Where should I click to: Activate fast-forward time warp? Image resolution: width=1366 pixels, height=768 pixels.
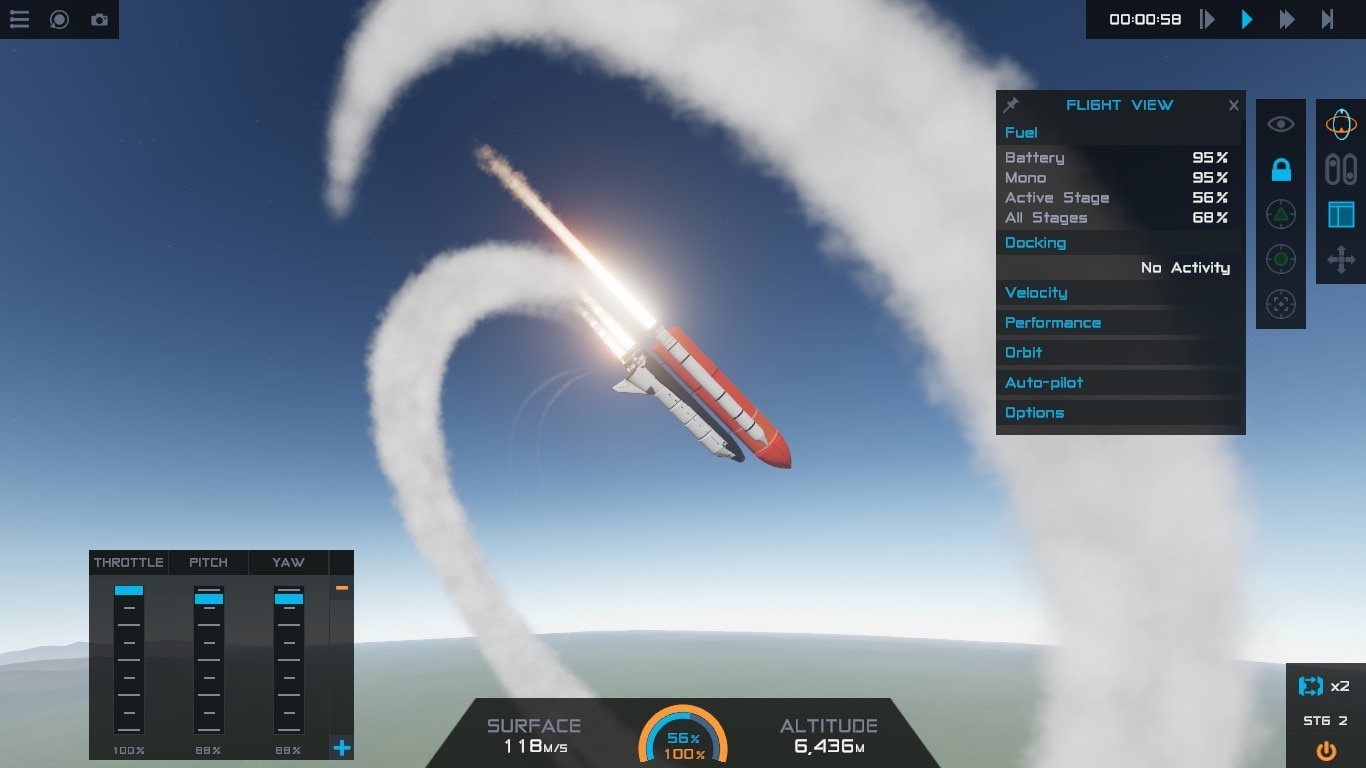(x=1287, y=19)
